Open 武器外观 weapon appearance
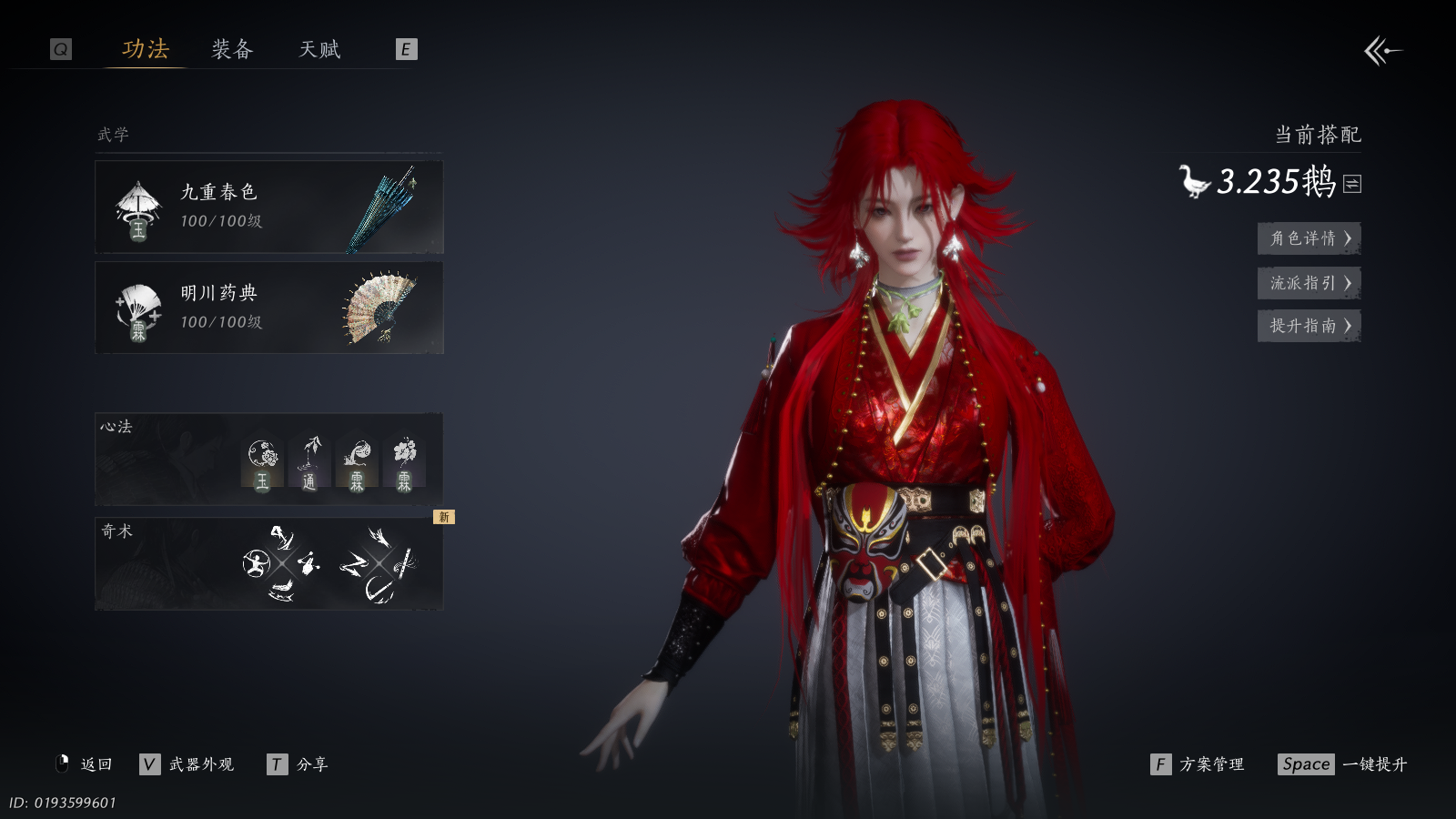 (x=187, y=764)
